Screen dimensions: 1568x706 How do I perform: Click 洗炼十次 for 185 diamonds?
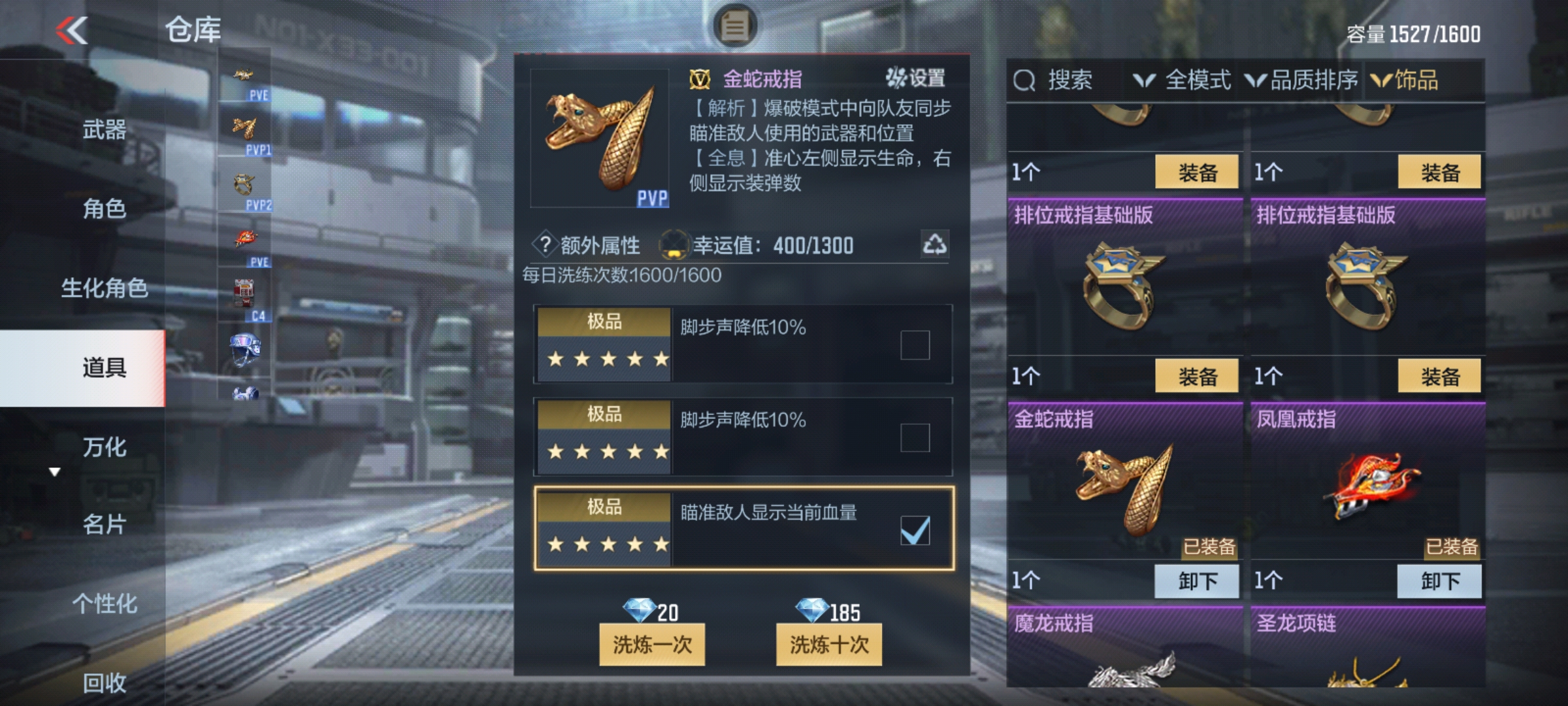tap(828, 645)
